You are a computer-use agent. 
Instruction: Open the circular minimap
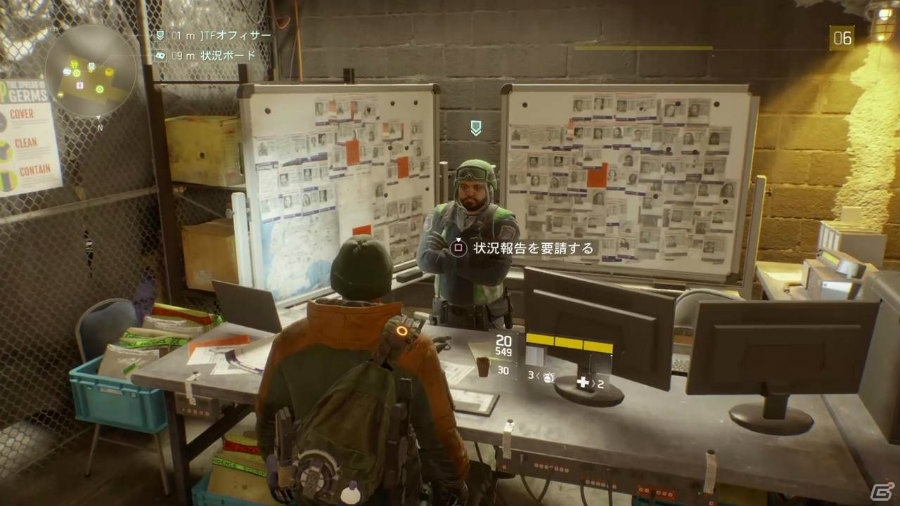(x=90, y=71)
